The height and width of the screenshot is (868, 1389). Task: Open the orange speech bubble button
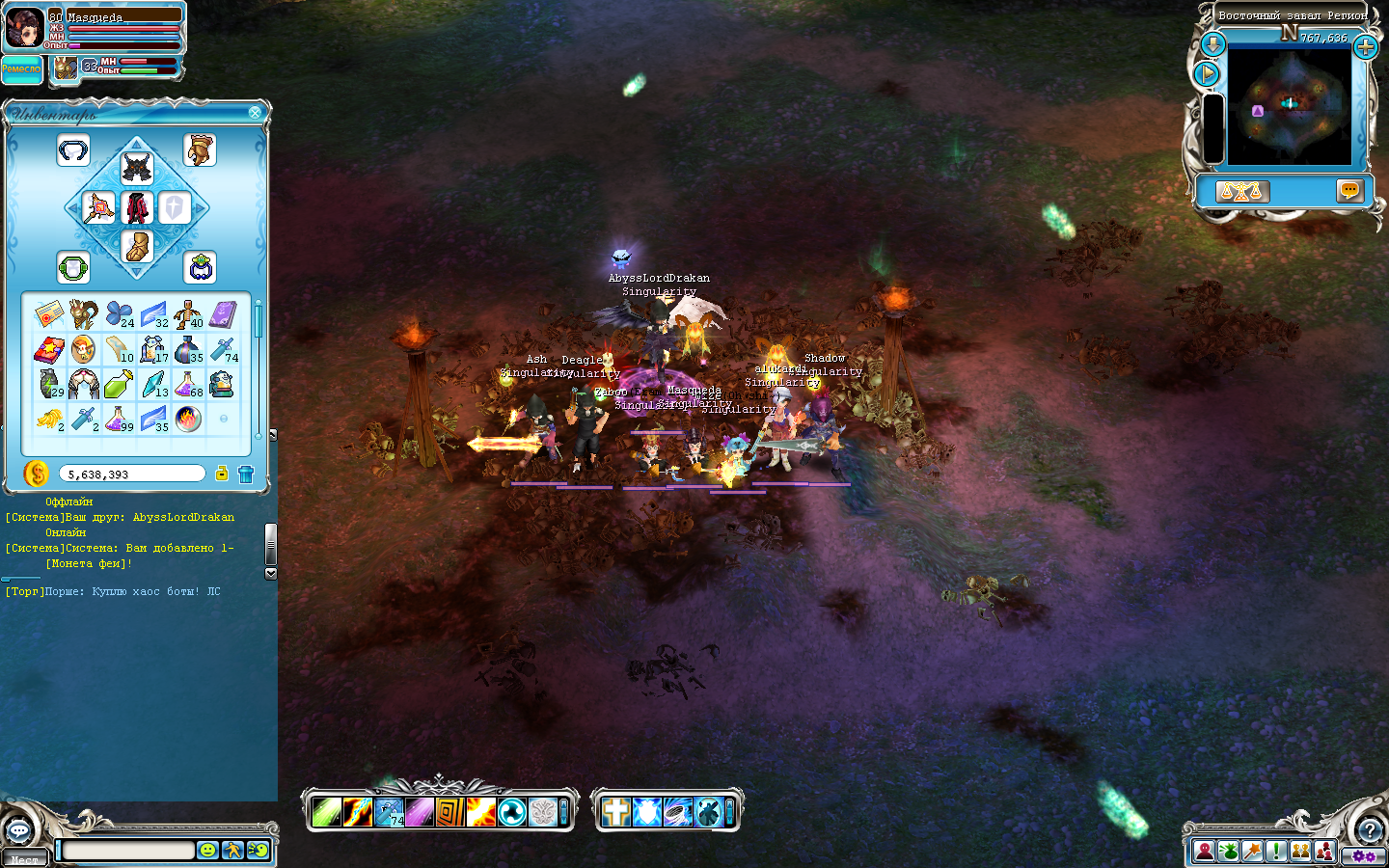click(x=1349, y=190)
